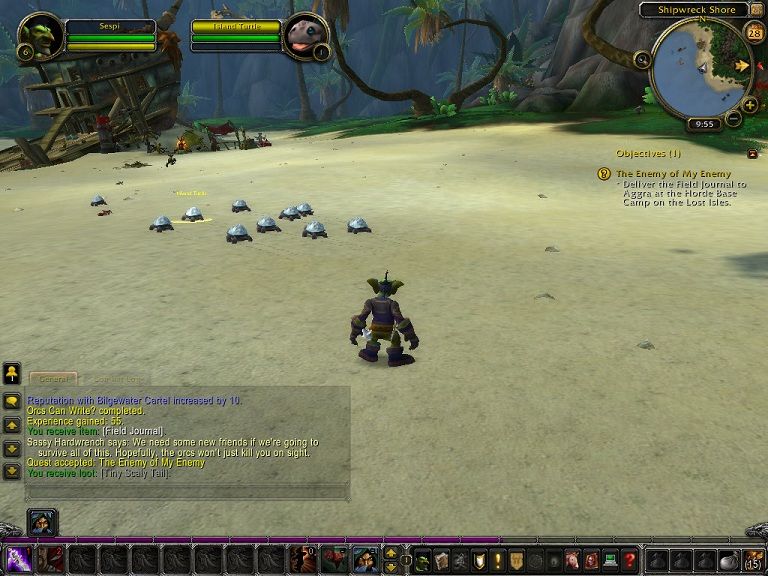Open the calendar showing day 28
Image resolution: width=768 pixels, height=576 pixels.
tap(754, 32)
